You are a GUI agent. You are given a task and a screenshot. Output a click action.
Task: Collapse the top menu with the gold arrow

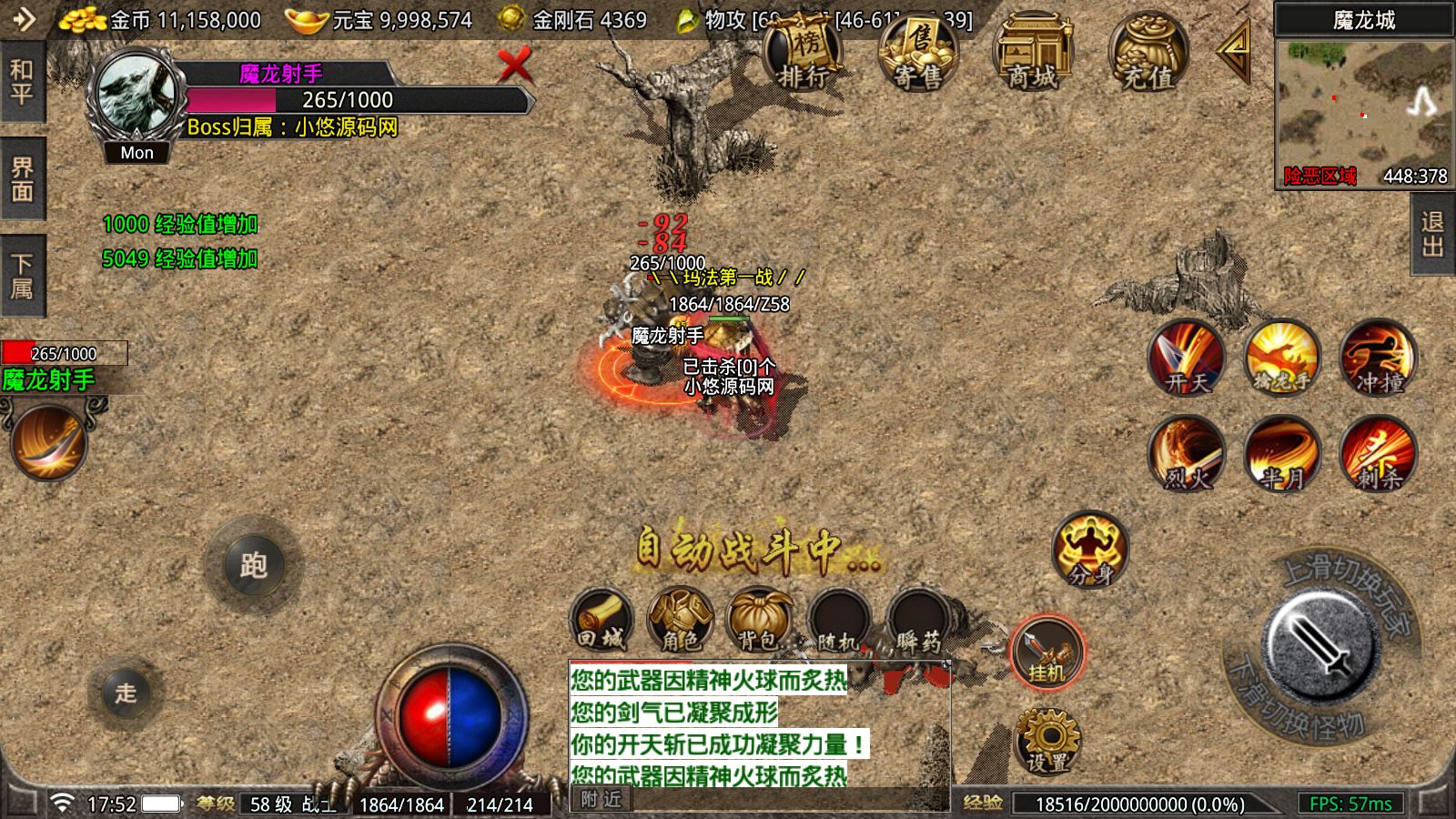(x=1235, y=53)
